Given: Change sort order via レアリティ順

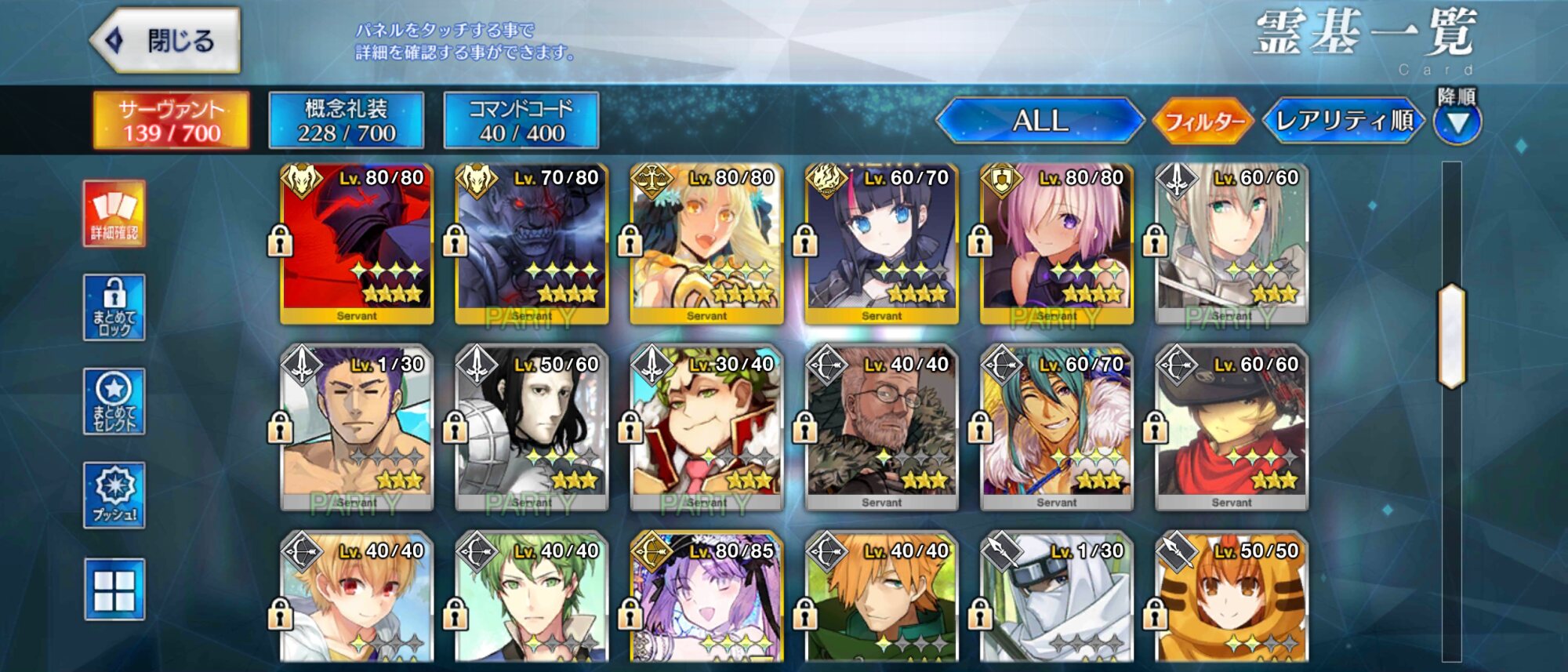Looking at the screenshot, I should [1344, 121].
